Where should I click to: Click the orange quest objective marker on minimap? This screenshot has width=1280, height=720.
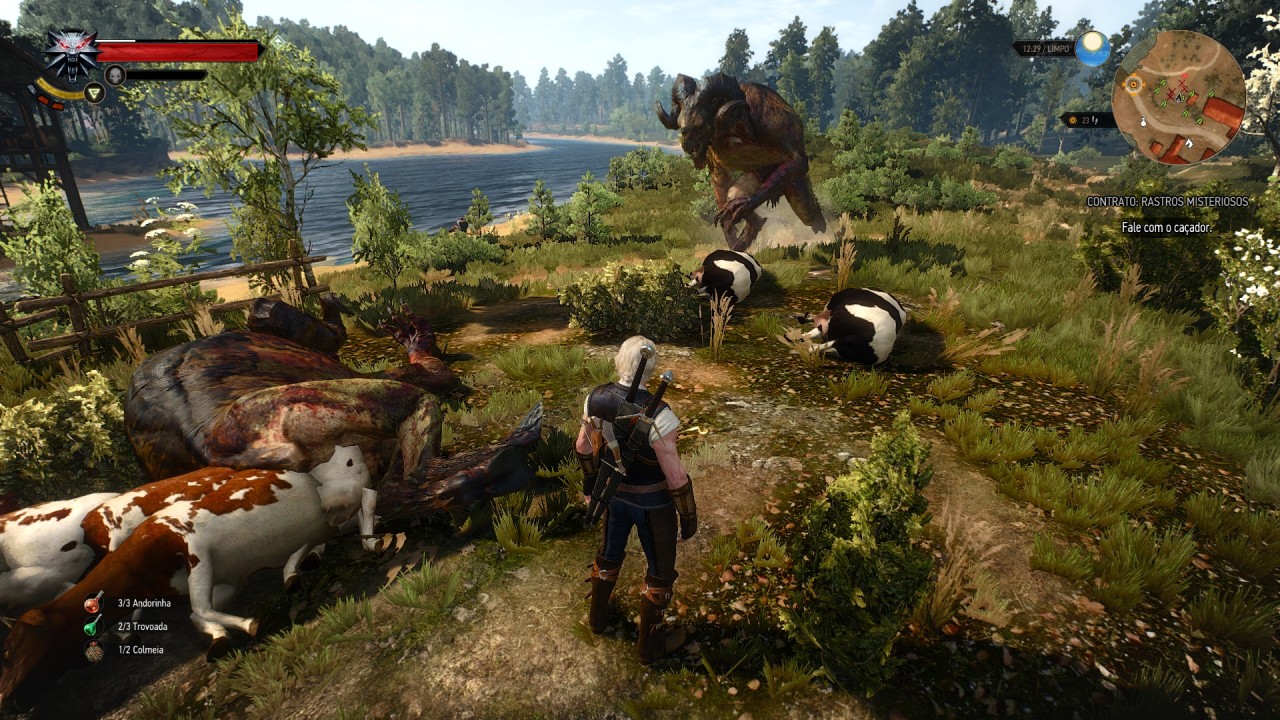[1133, 85]
